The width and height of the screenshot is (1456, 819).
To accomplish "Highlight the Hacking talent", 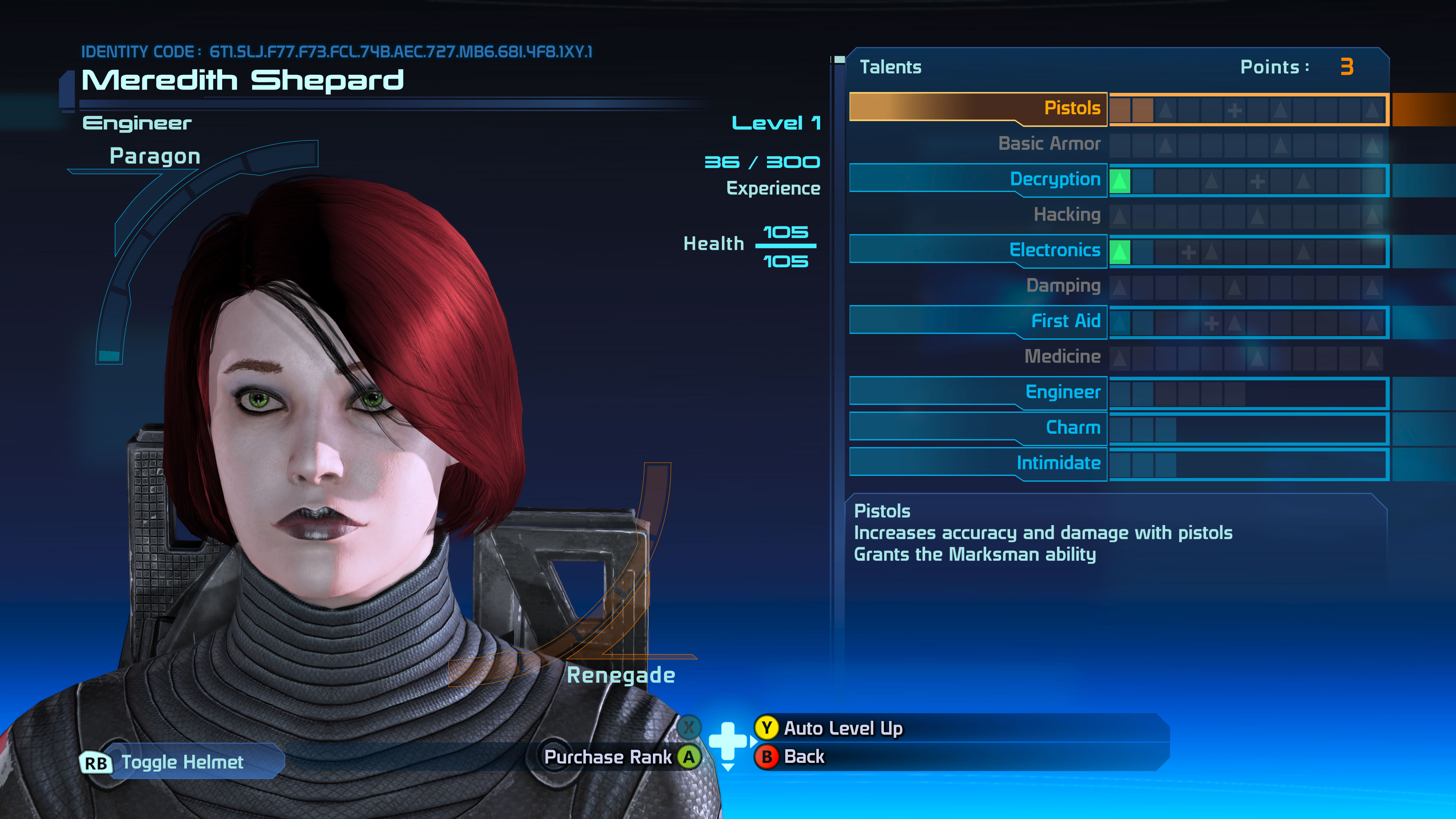I will (1067, 215).
